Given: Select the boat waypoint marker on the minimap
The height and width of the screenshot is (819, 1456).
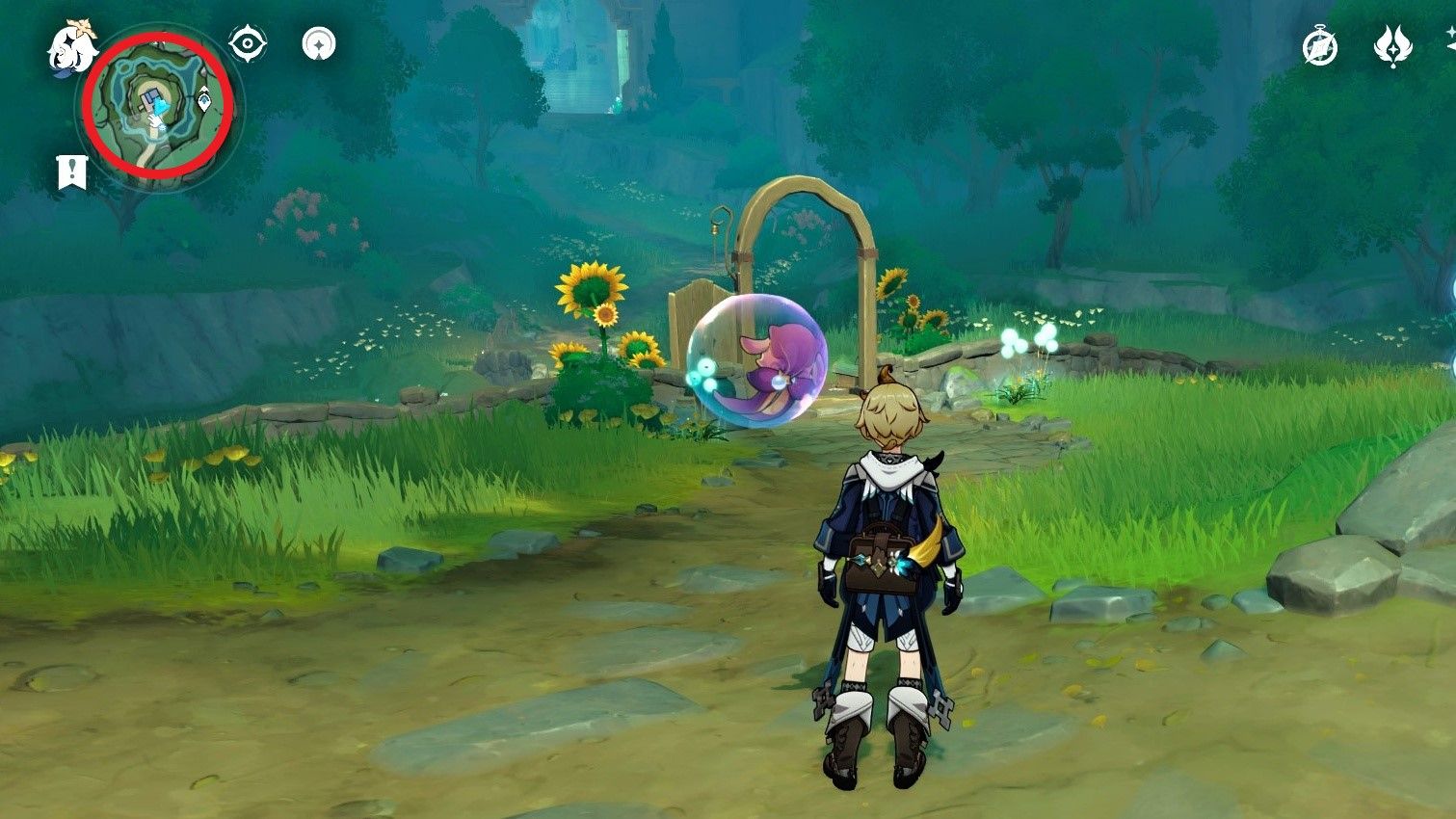Looking at the screenshot, I should click(x=205, y=99).
